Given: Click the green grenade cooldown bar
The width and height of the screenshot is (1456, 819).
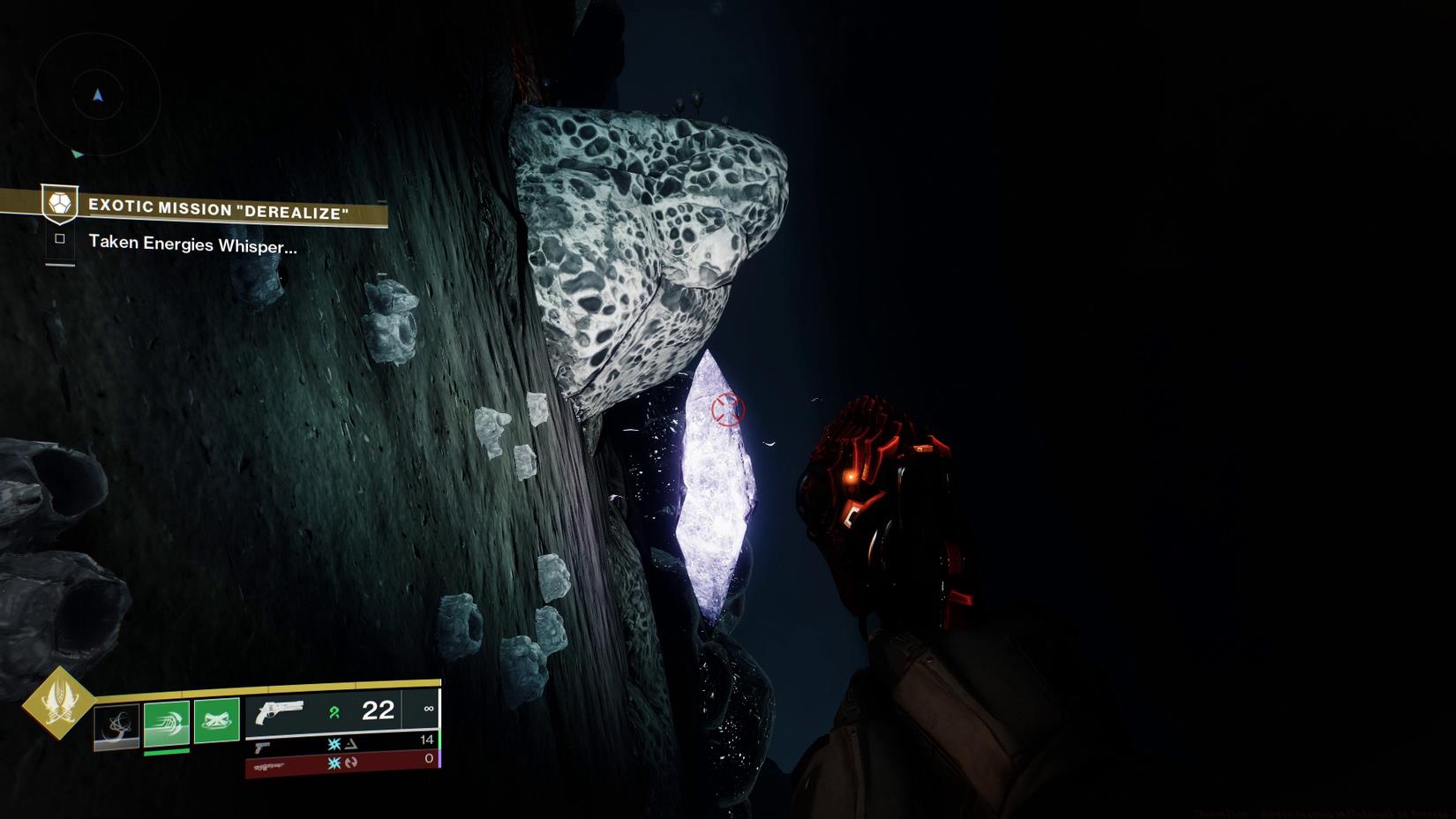Looking at the screenshot, I should (166, 752).
